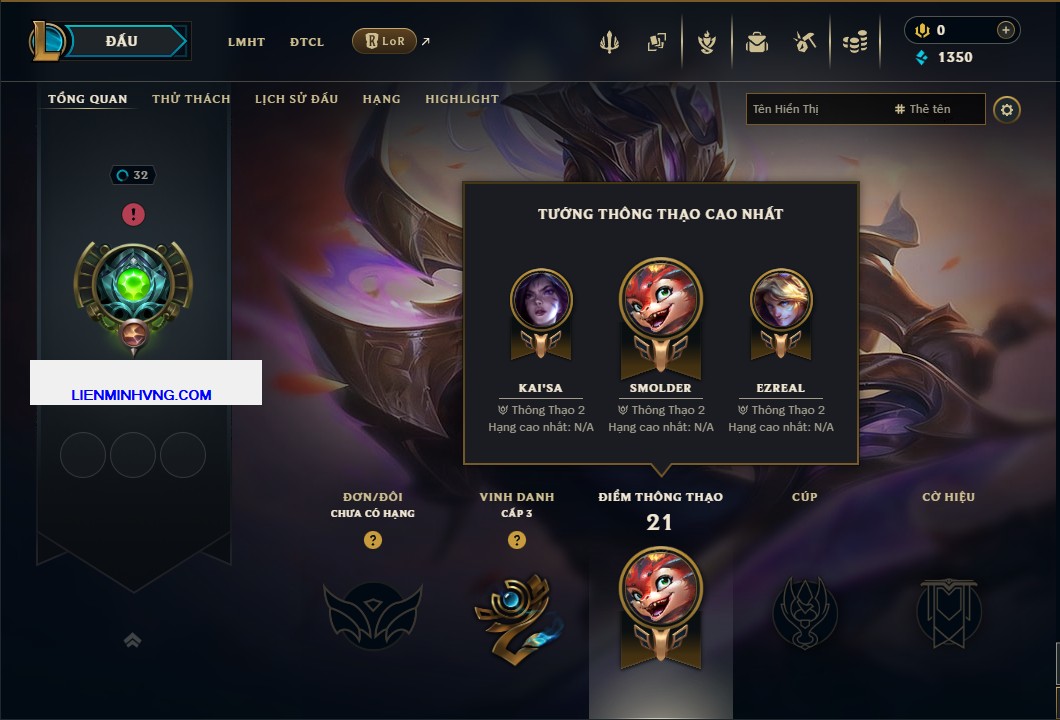Open the backpack collection icon
1060x720 pixels.
point(757,42)
